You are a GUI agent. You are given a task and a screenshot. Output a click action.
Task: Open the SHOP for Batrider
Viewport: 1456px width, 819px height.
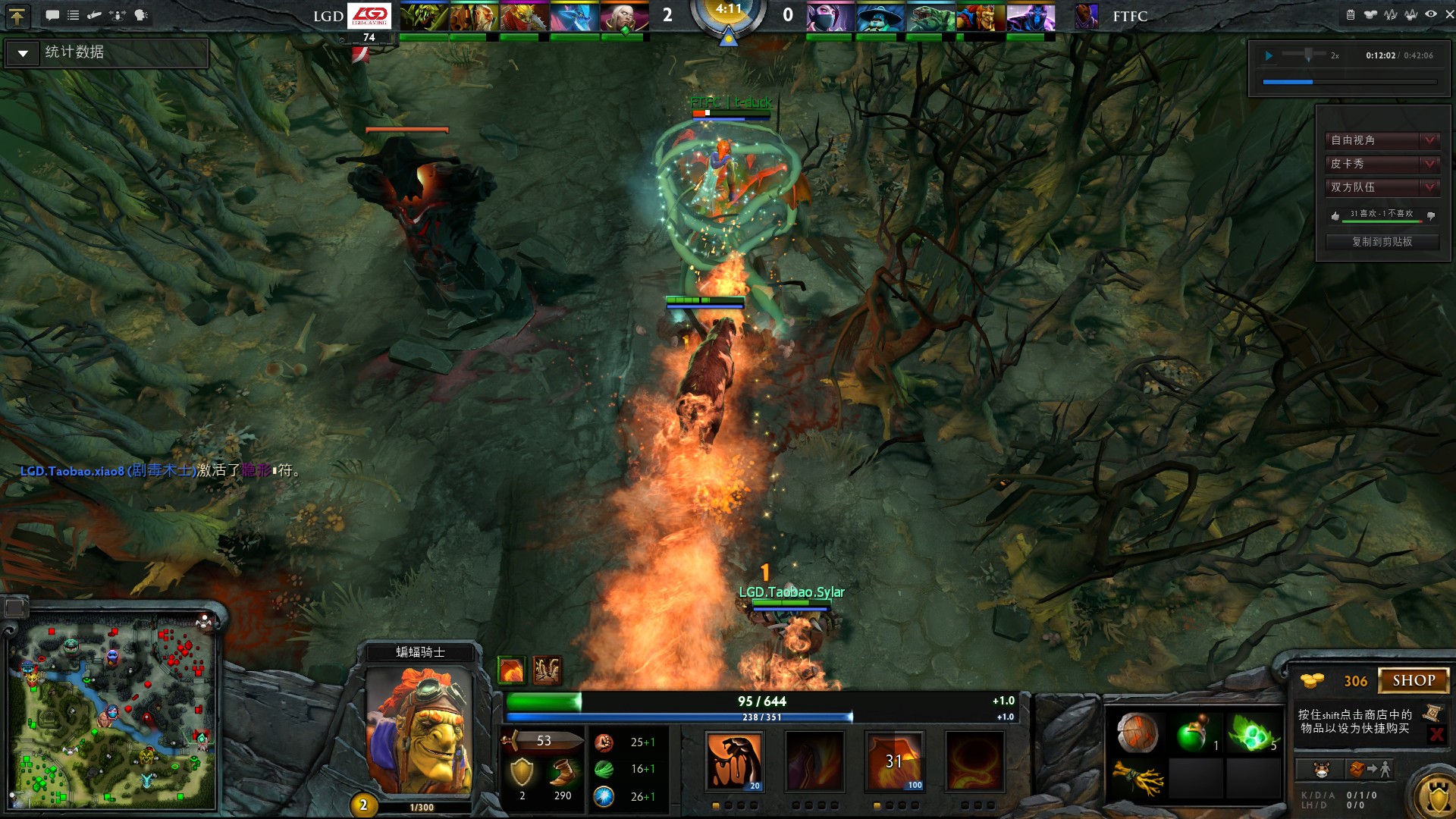coord(1414,680)
